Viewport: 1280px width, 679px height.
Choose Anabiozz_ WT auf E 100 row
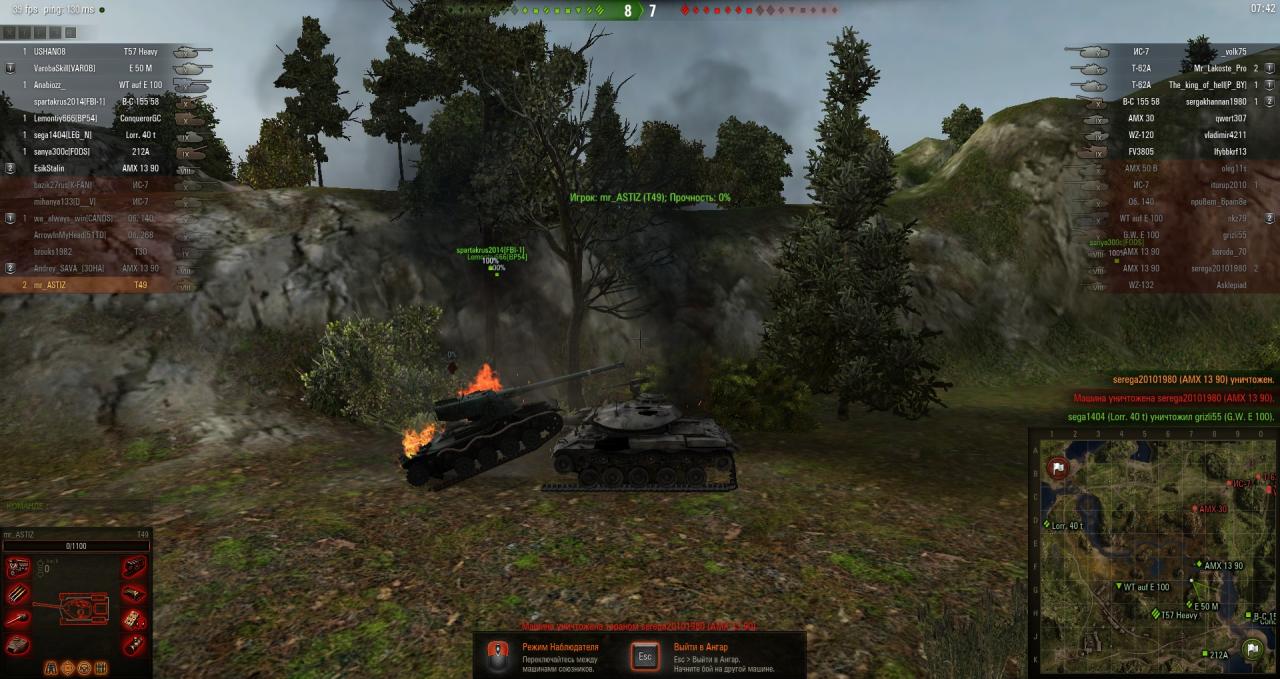point(90,85)
